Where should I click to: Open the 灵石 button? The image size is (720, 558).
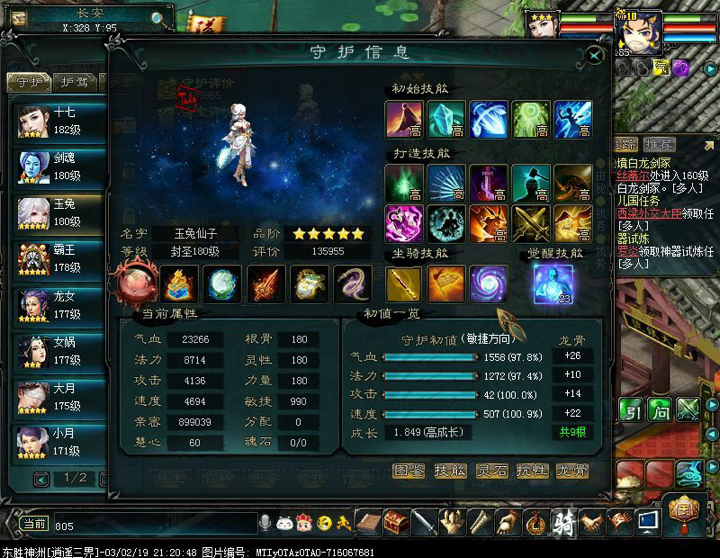point(490,470)
